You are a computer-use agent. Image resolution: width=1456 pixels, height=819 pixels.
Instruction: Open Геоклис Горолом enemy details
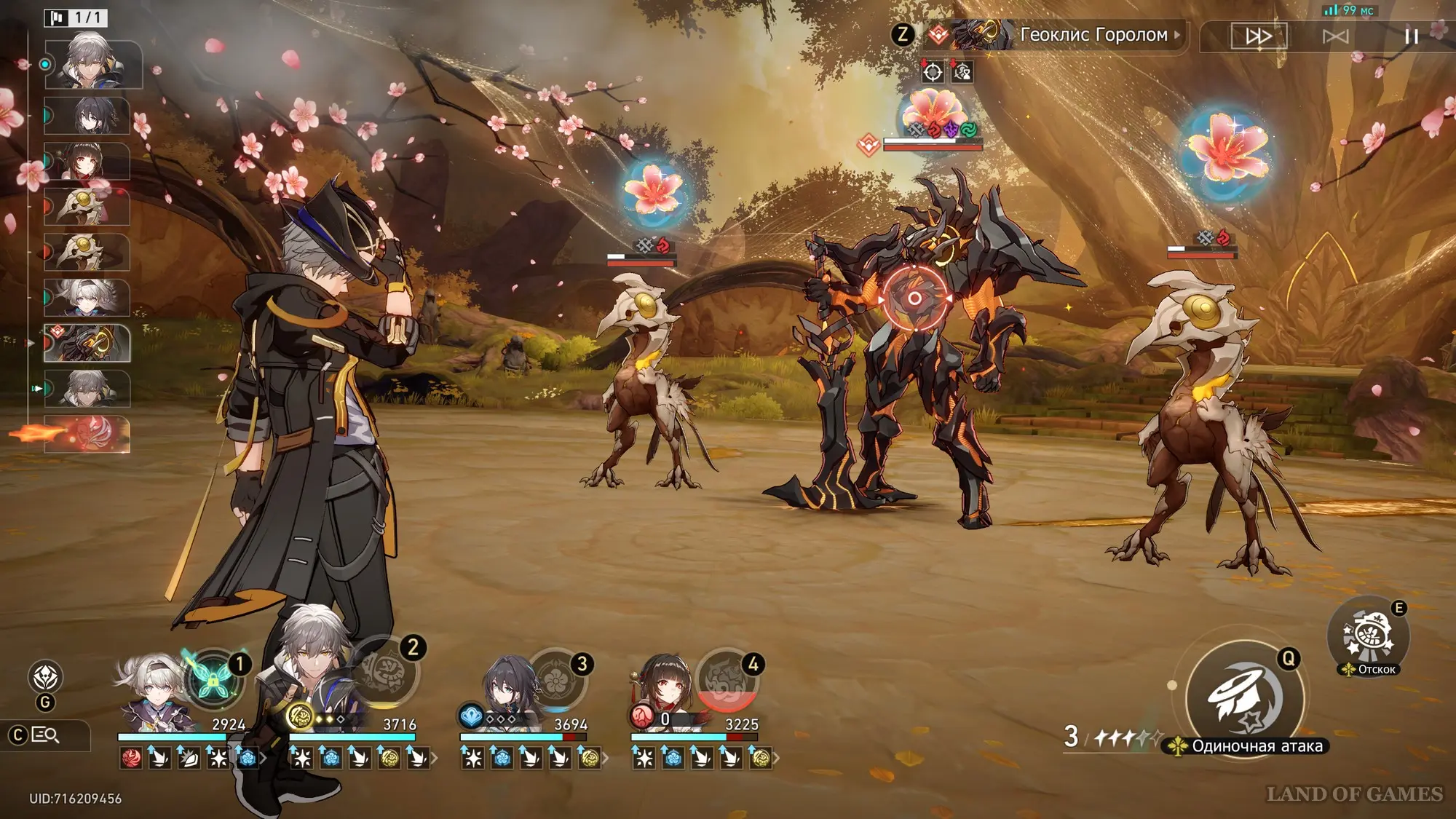tap(1093, 35)
